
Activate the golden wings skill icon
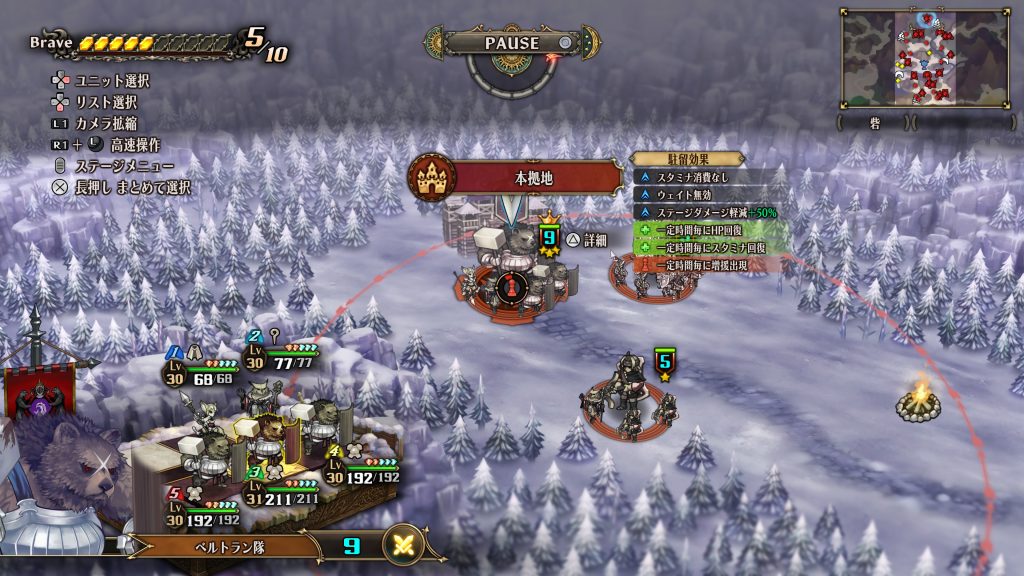[x=405, y=544]
